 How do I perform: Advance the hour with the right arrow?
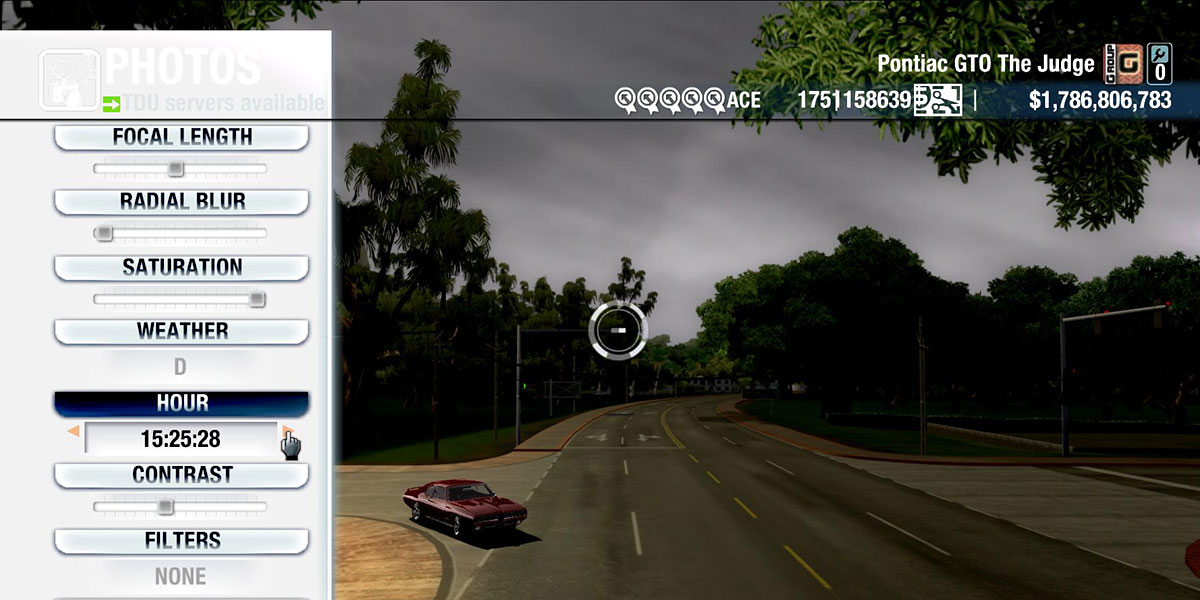287,432
